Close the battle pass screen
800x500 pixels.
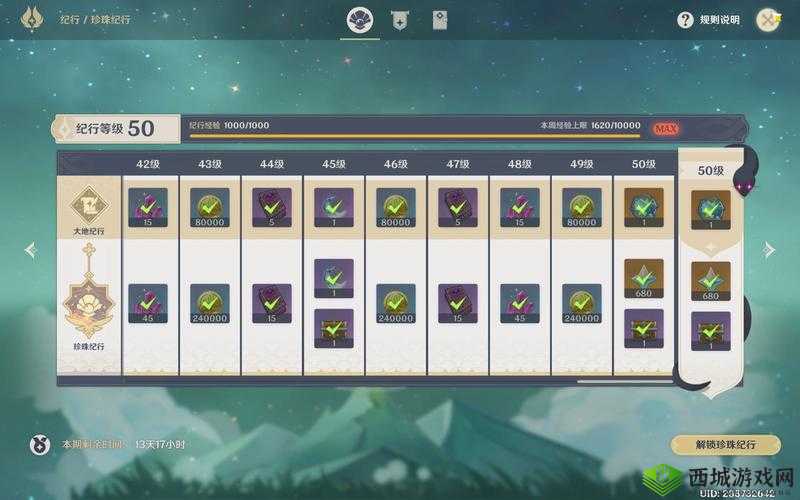point(768,19)
